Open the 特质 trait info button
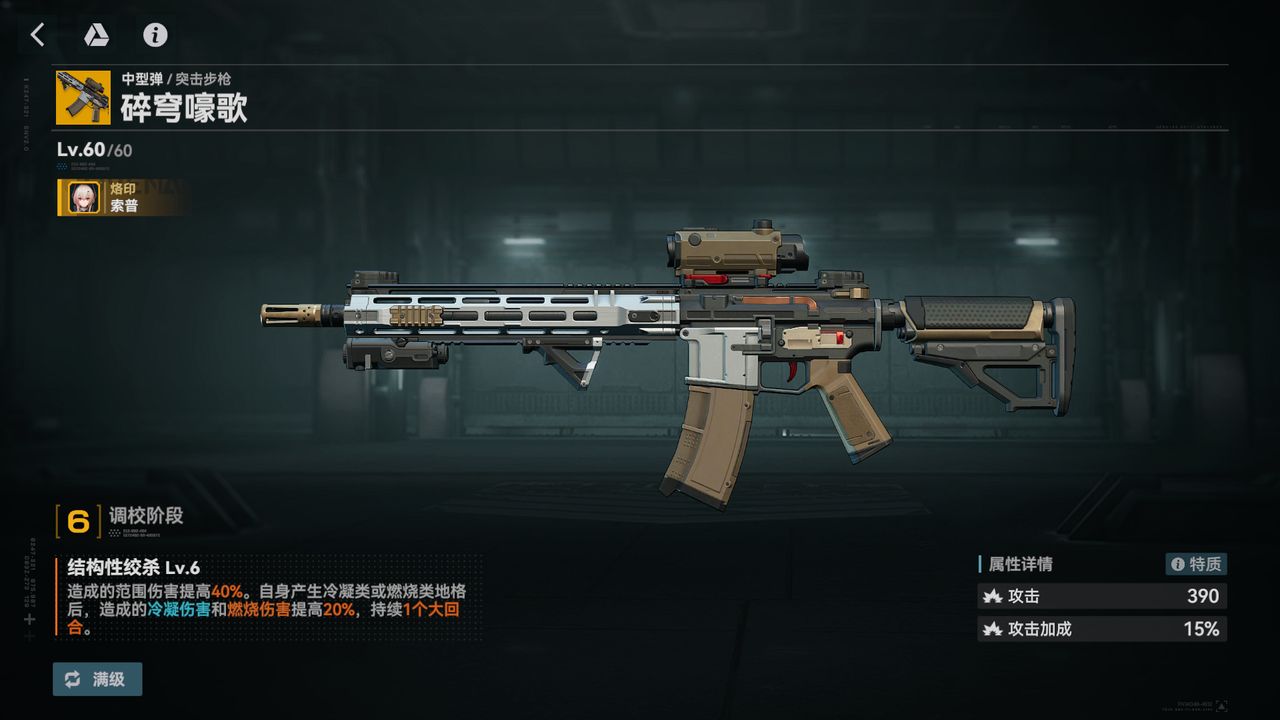This screenshot has height=720, width=1280. (x=1196, y=564)
